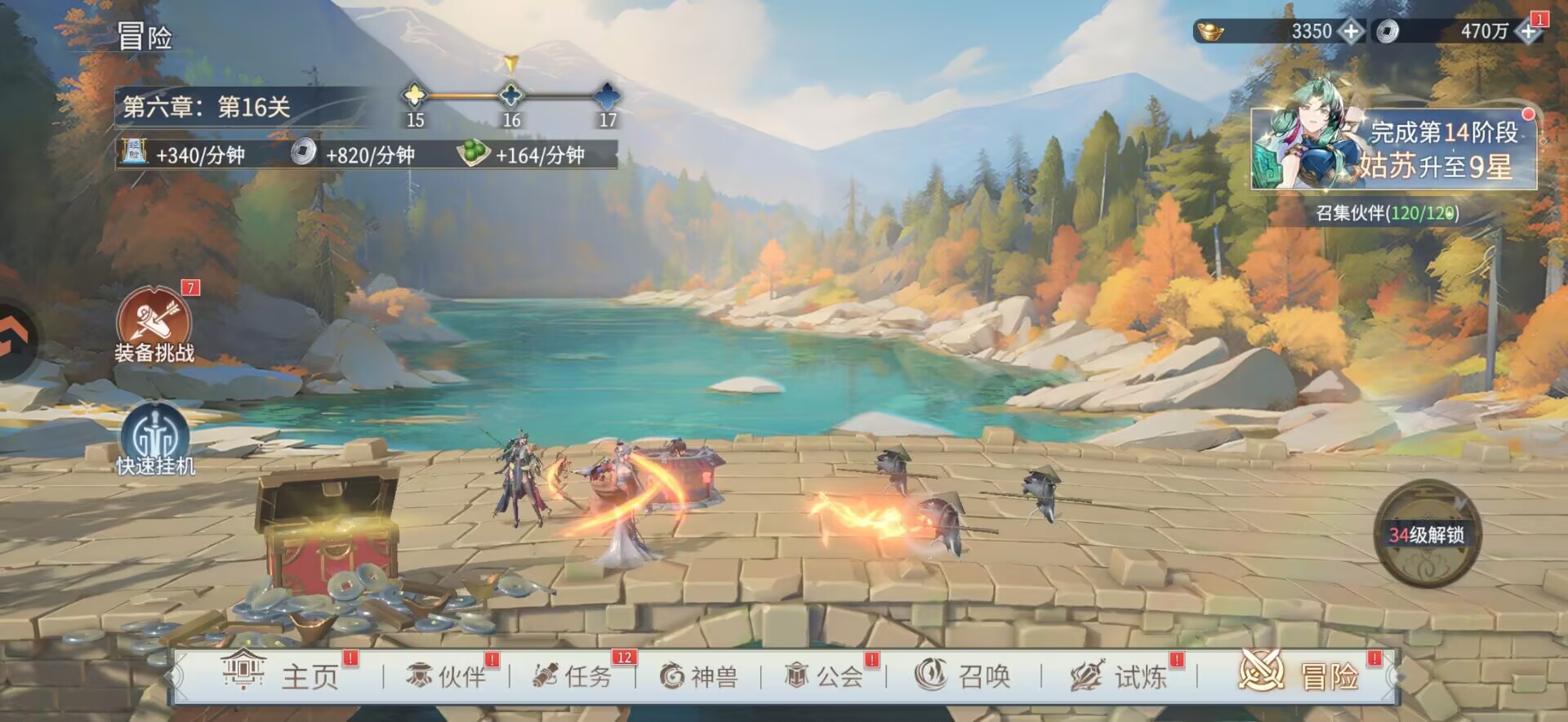Select the 冒险 adventure tab
This screenshot has width=1568, height=722.
tap(1300, 675)
